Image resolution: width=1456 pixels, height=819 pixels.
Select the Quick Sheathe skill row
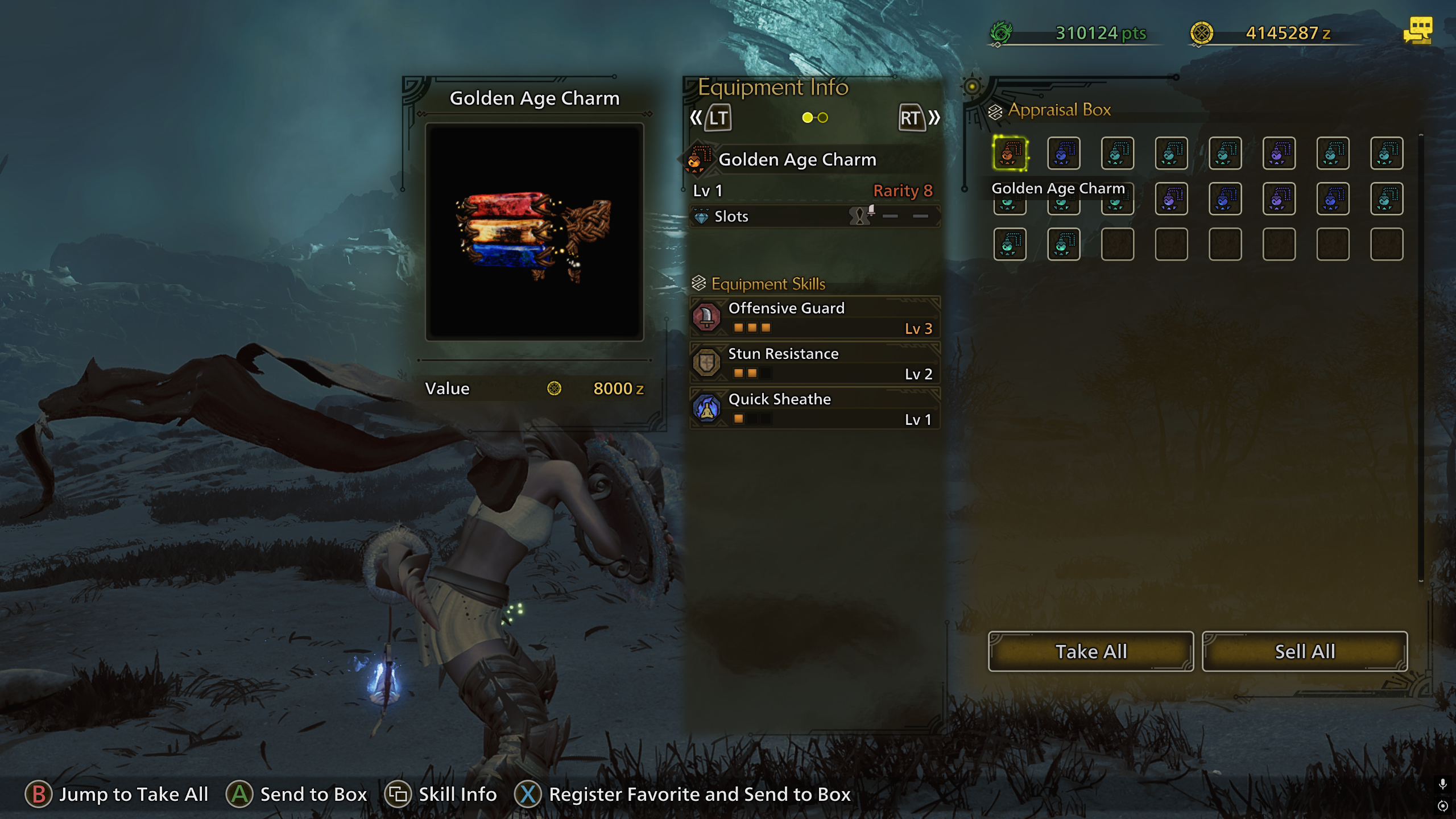tap(814, 408)
